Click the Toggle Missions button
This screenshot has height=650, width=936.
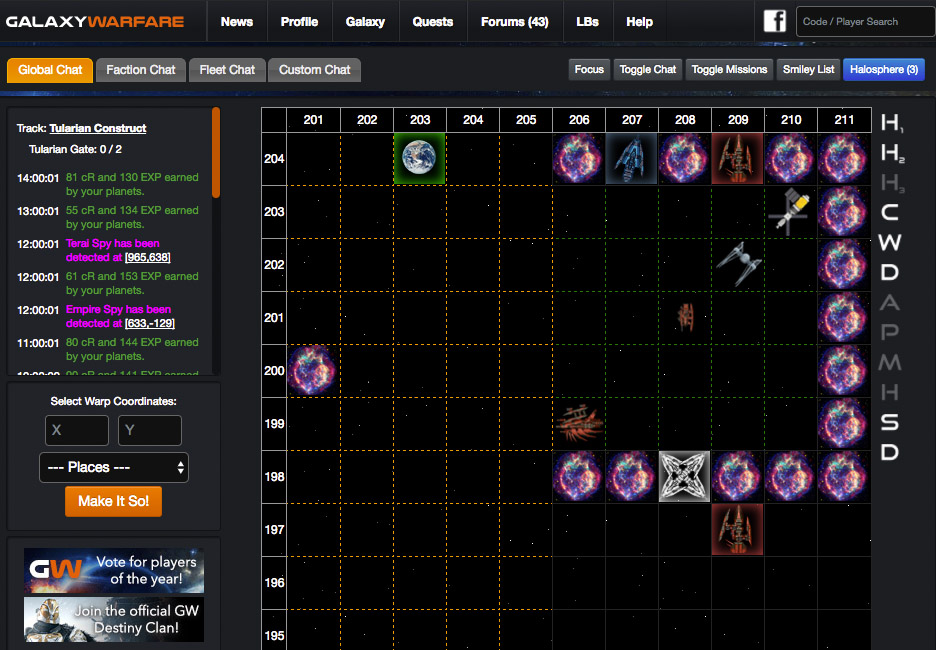click(x=730, y=69)
